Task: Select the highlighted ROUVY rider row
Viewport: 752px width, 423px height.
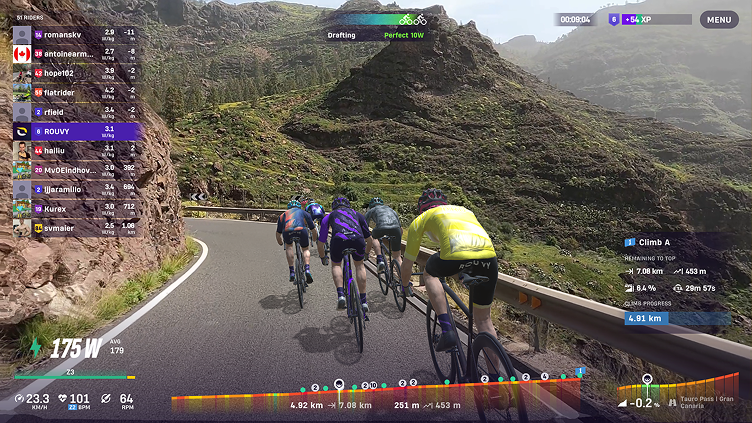Action: click(x=75, y=130)
